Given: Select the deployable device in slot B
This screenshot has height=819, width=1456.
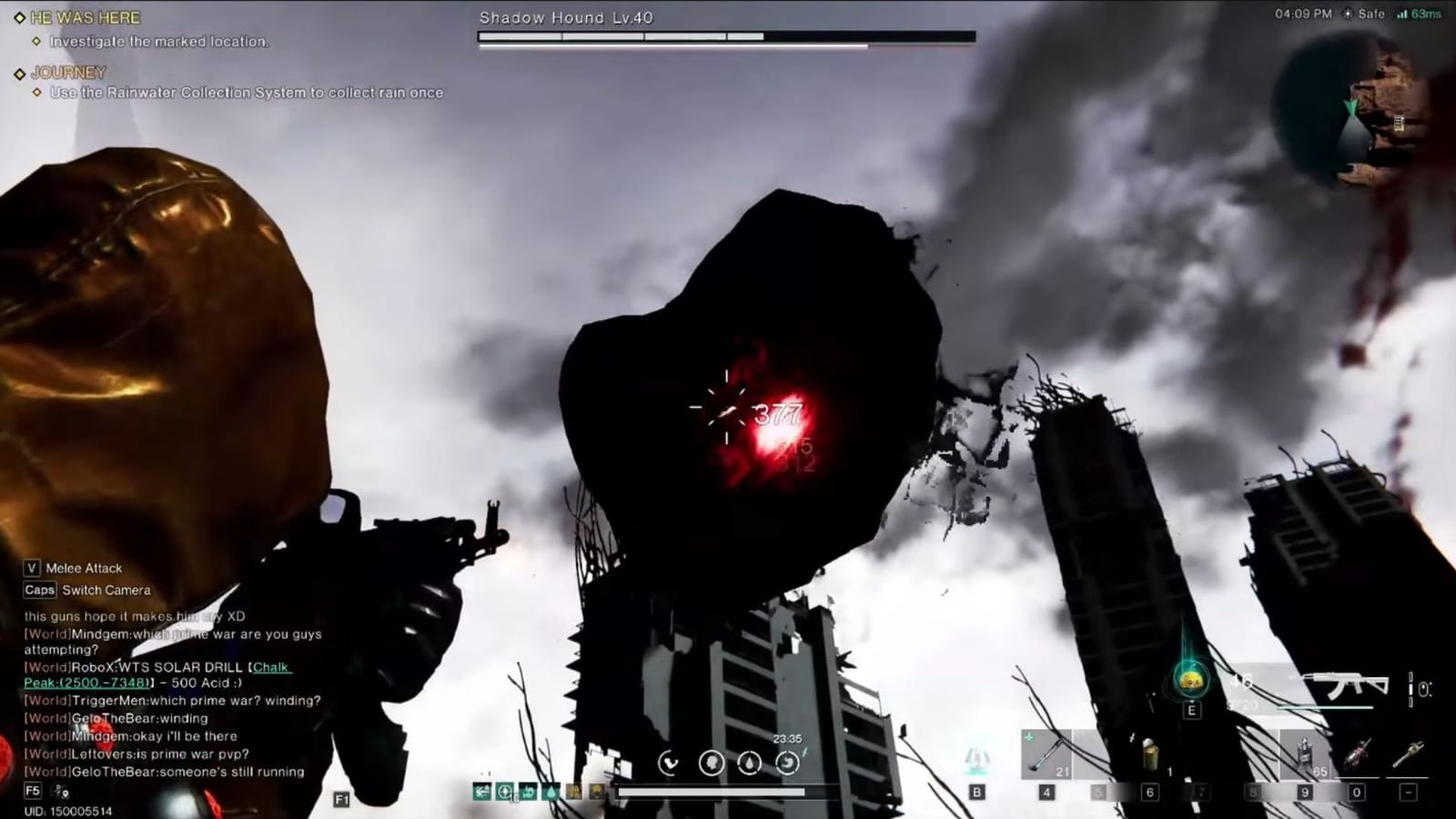Looking at the screenshot, I should (x=976, y=755).
